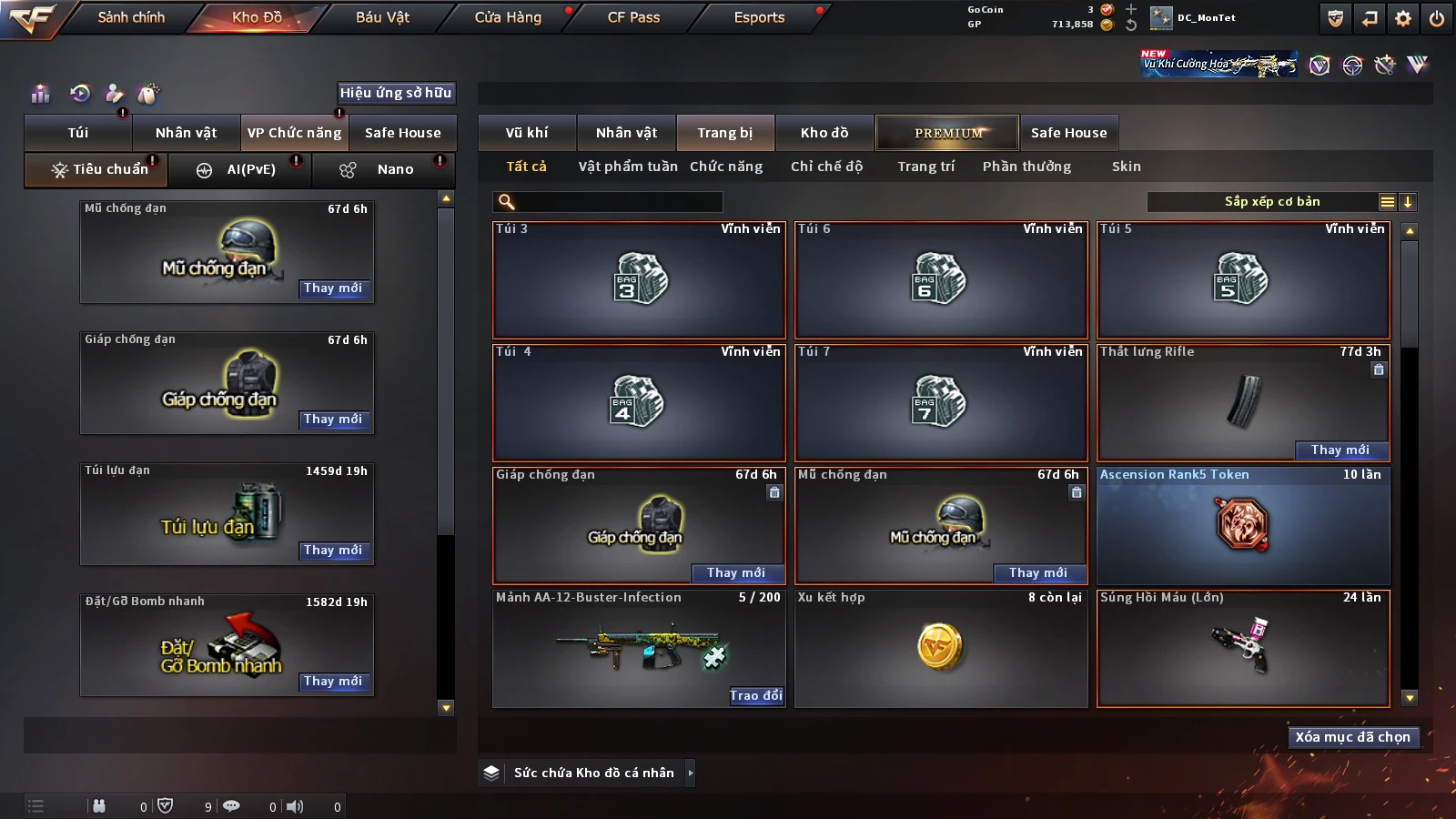Image resolution: width=1456 pixels, height=819 pixels.
Task: Select the Ascension Rank5 Token item
Action: (x=1243, y=526)
